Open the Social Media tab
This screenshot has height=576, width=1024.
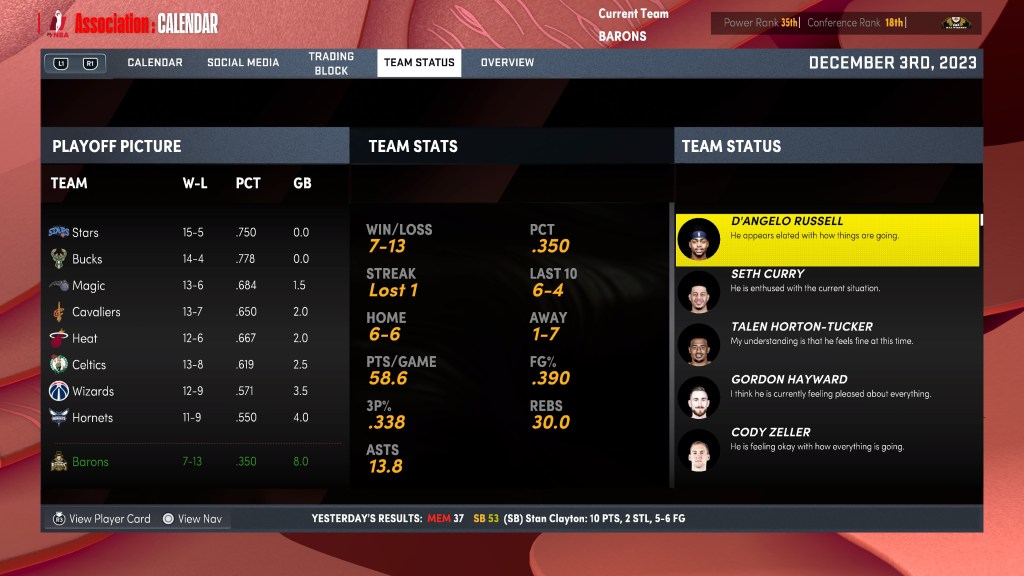click(x=243, y=62)
